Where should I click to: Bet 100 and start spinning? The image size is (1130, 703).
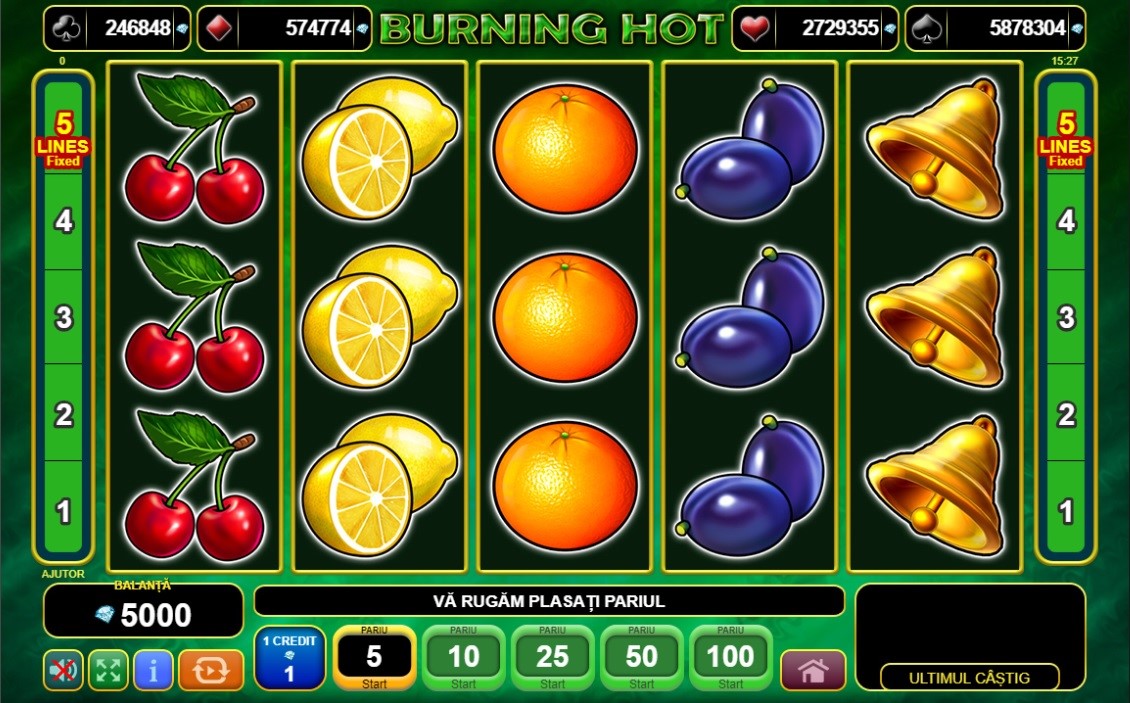(x=730, y=657)
